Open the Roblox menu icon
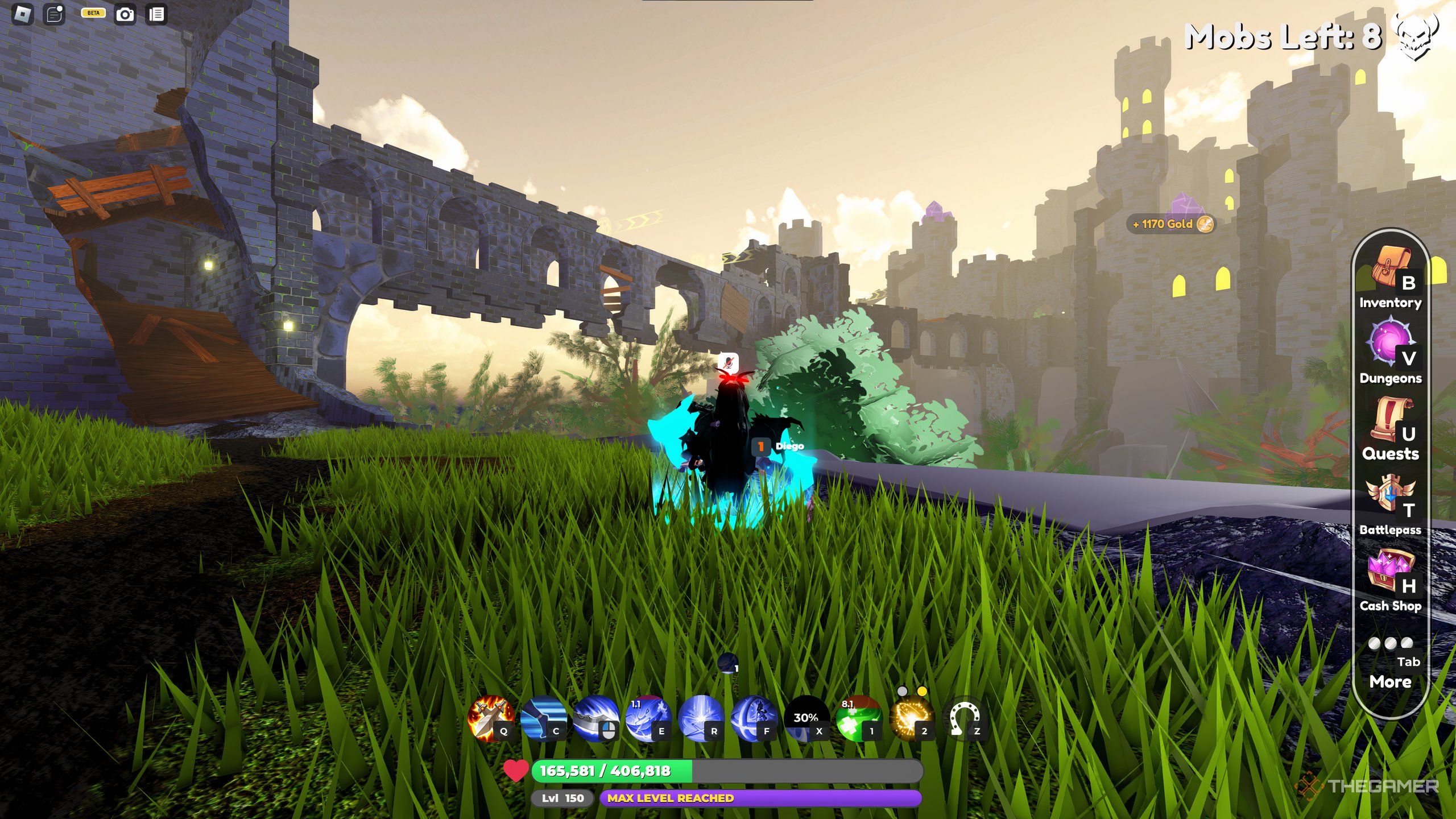 click(x=22, y=13)
